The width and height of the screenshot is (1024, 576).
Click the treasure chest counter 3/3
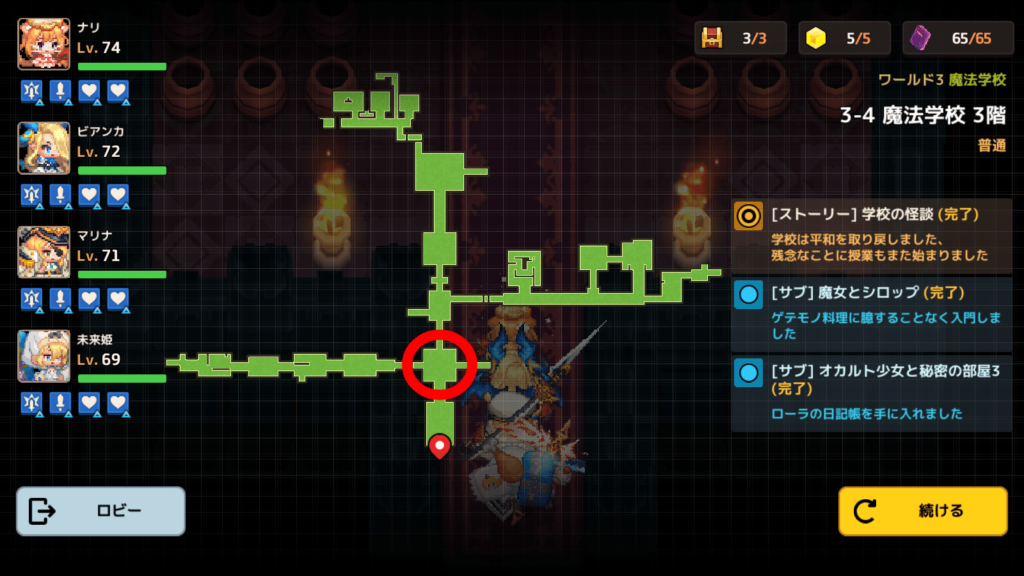point(741,38)
